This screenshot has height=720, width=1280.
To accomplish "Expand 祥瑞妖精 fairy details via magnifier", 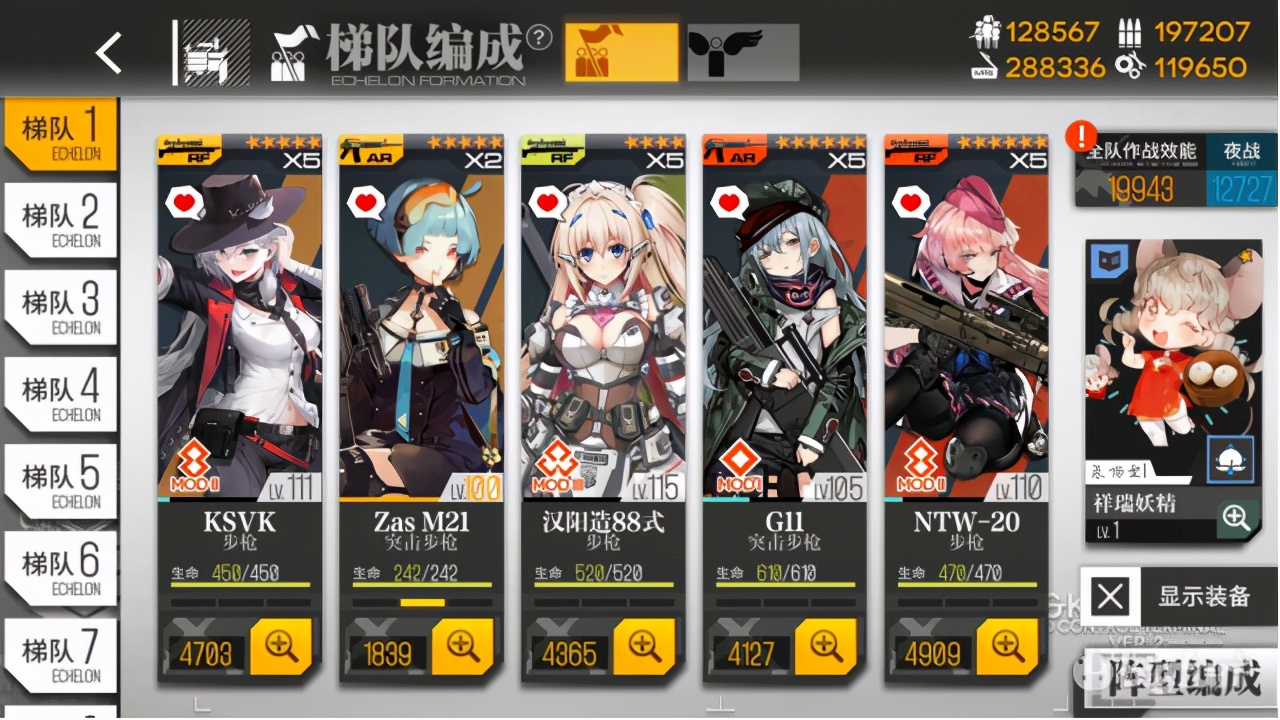I will (x=1238, y=519).
